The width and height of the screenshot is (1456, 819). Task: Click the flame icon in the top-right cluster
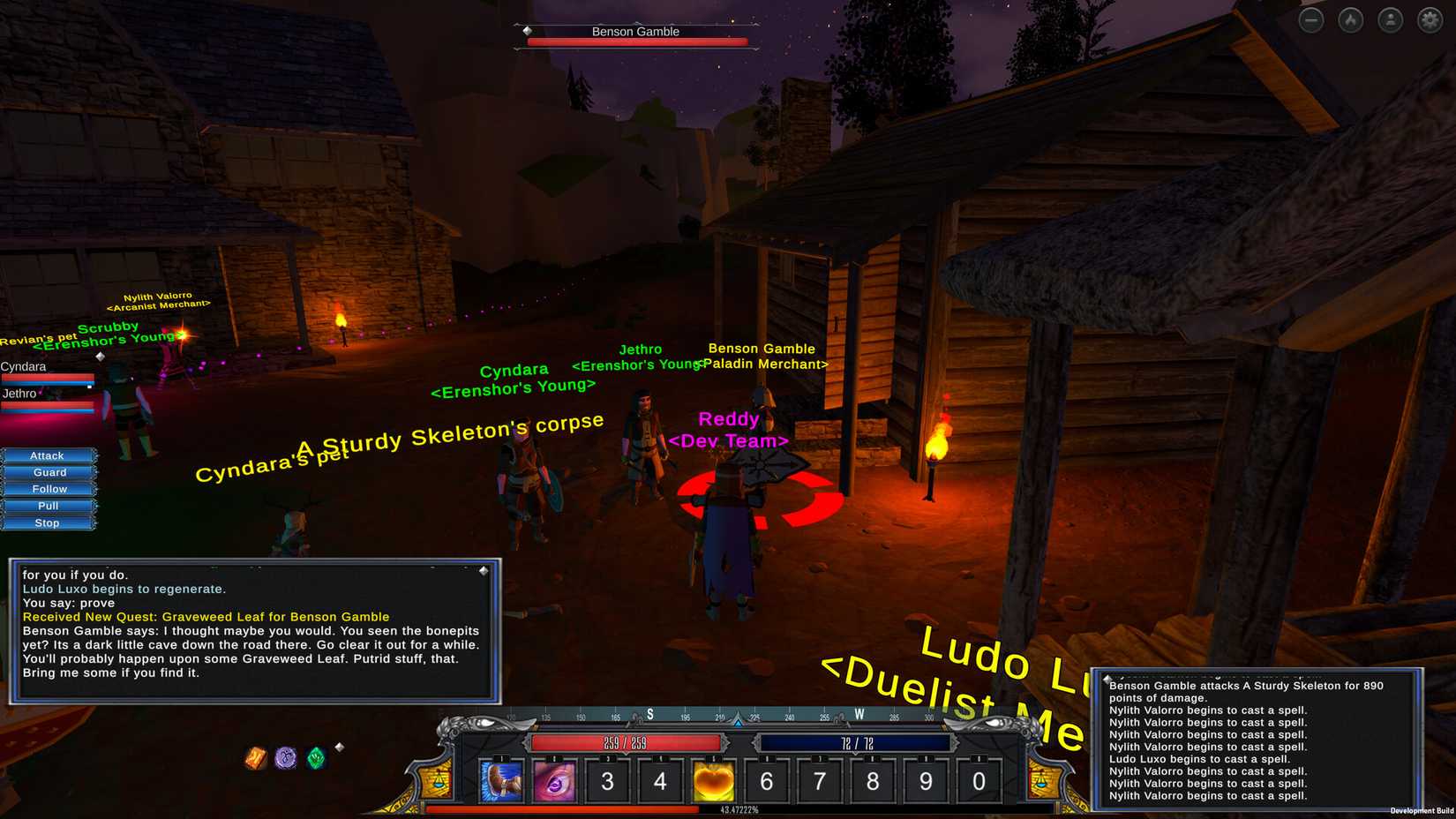pyautogui.click(x=1350, y=19)
